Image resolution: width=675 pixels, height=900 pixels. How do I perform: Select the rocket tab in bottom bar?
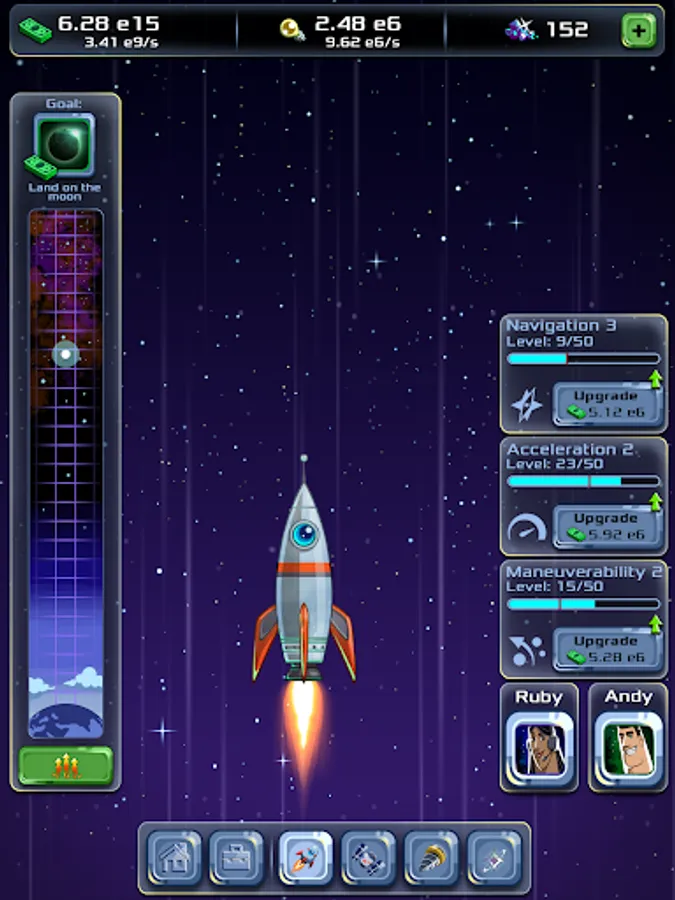pos(305,857)
